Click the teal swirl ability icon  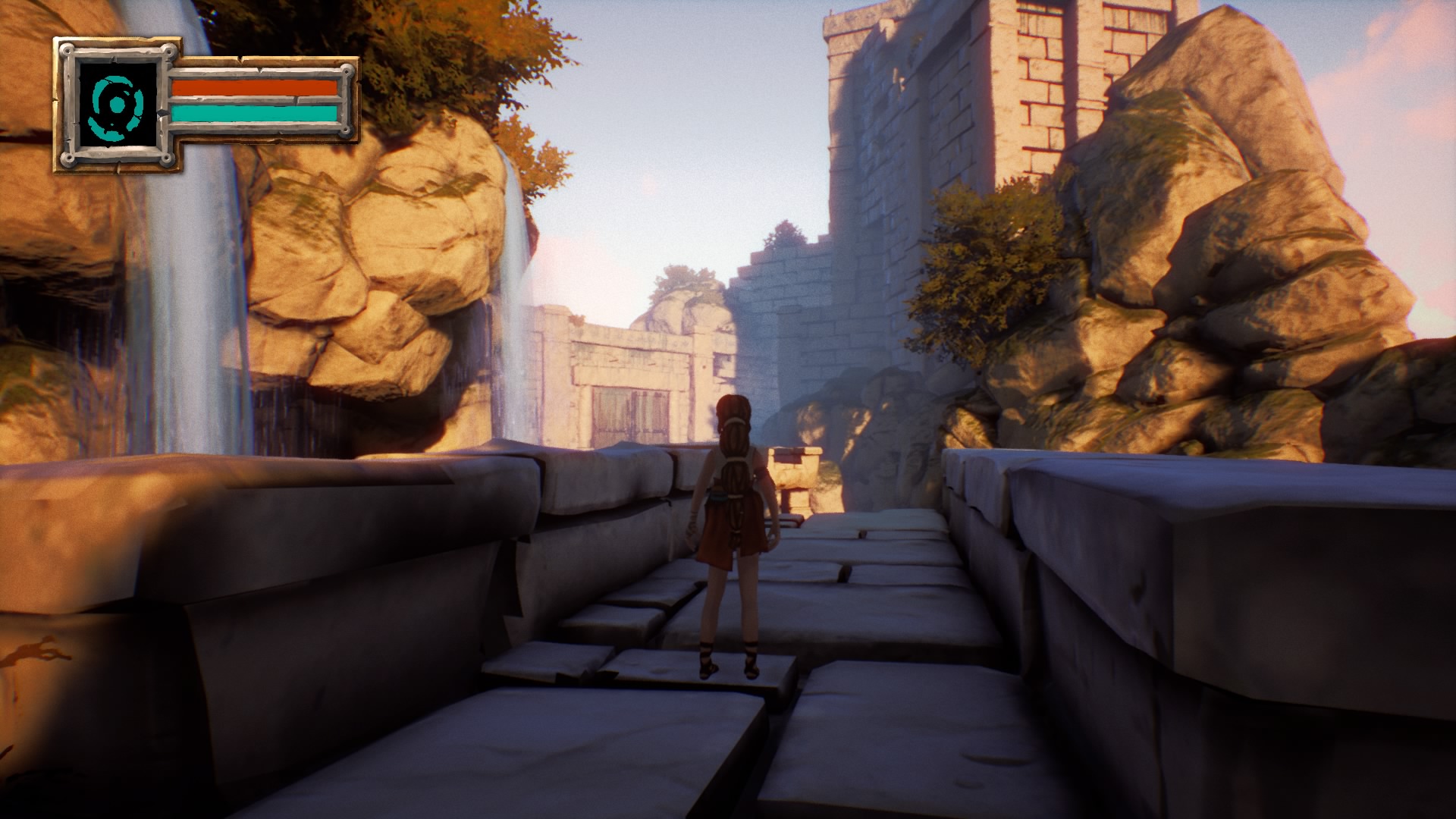tap(117, 105)
